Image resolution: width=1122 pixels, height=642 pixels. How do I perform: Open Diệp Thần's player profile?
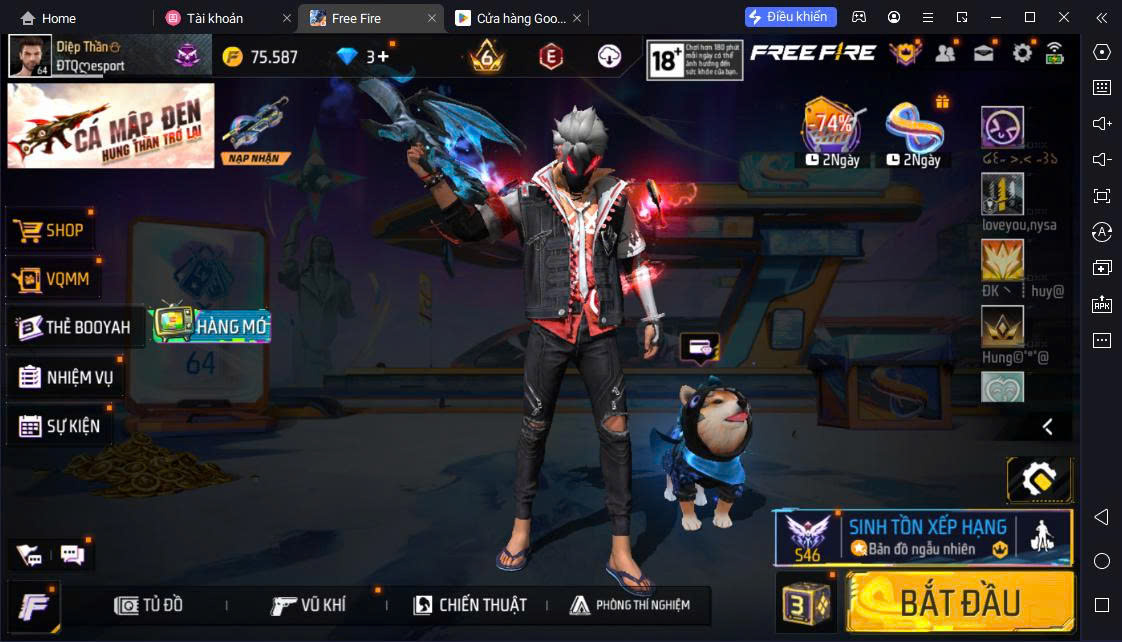(30, 56)
